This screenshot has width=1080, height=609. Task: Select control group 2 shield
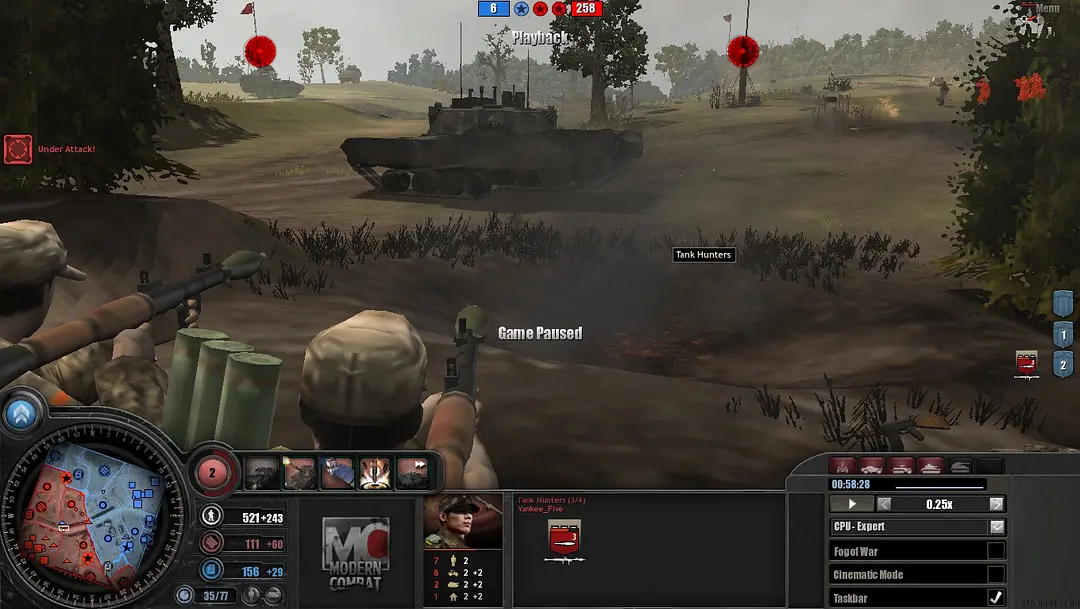[x=1062, y=365]
